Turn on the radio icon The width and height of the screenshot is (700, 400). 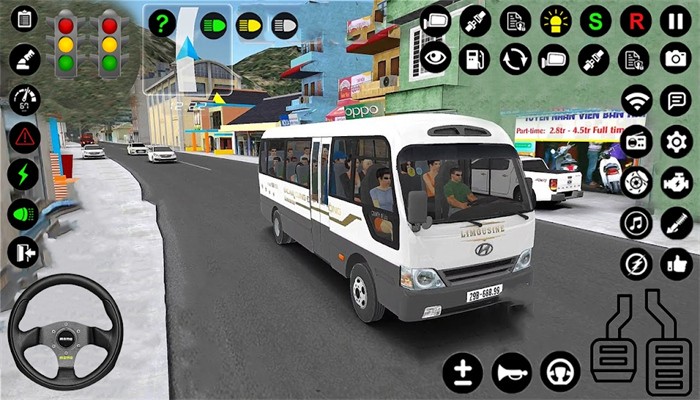click(x=635, y=141)
